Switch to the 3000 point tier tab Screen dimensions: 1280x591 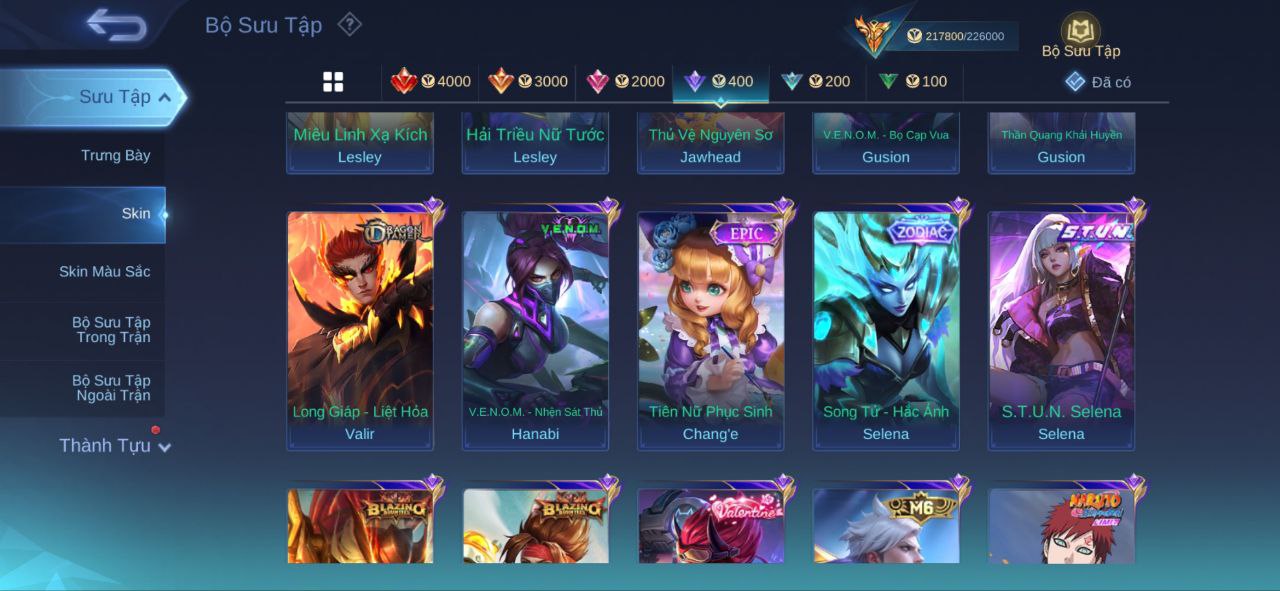(528, 82)
